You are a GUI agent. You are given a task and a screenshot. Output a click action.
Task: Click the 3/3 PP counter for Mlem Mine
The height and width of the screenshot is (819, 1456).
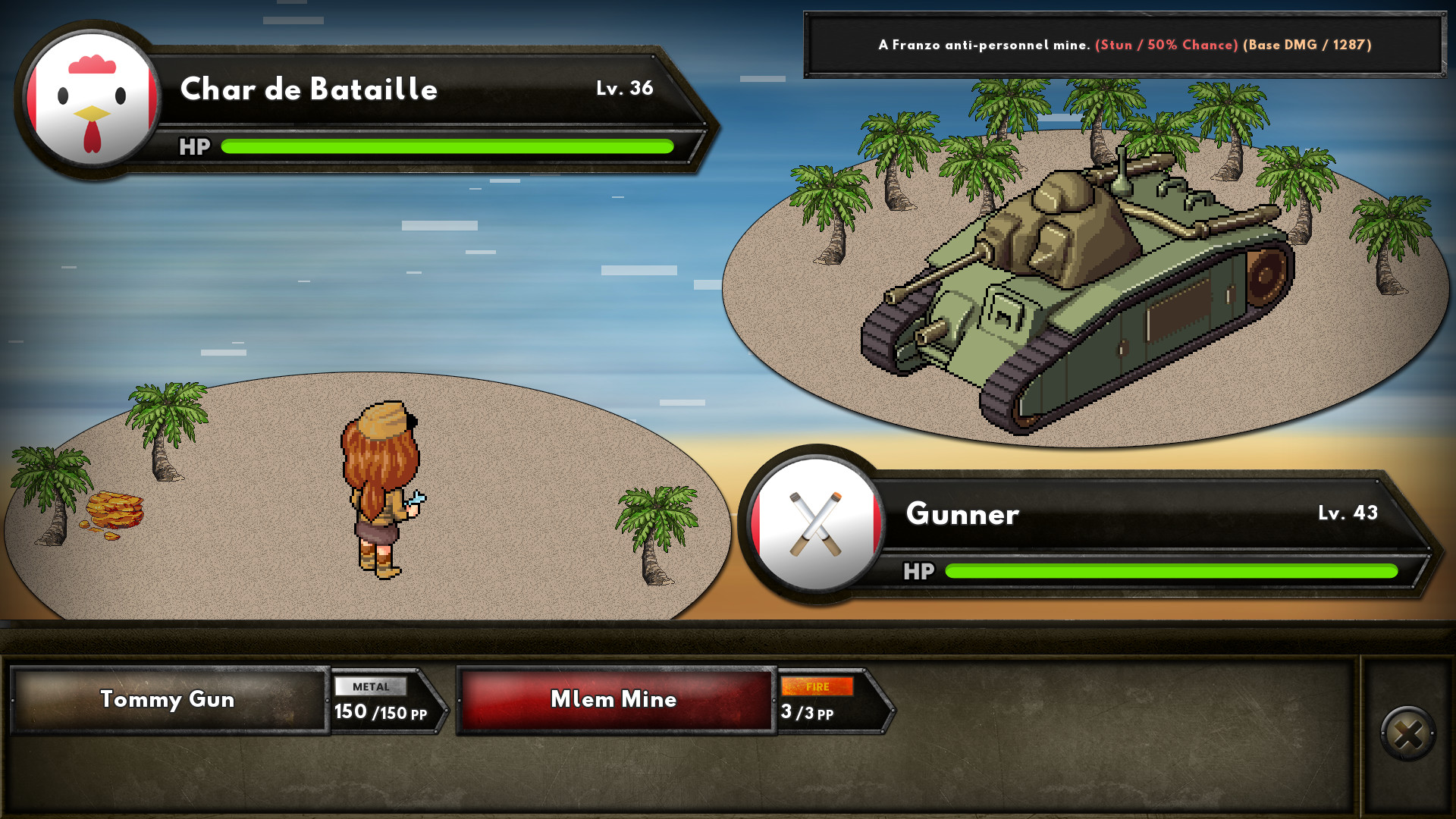click(805, 713)
